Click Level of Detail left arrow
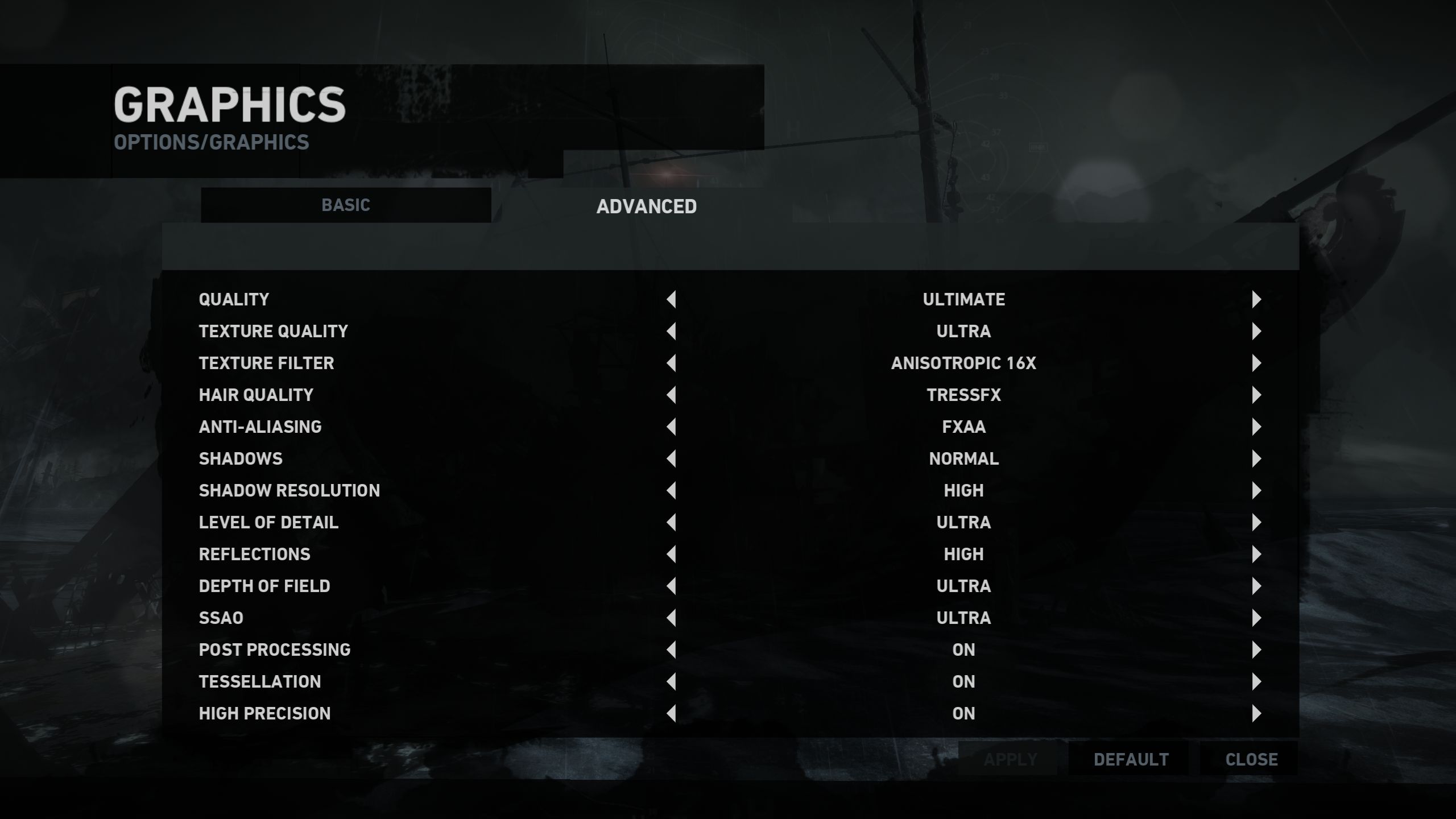Screen dimensions: 1456x819 click(x=672, y=523)
